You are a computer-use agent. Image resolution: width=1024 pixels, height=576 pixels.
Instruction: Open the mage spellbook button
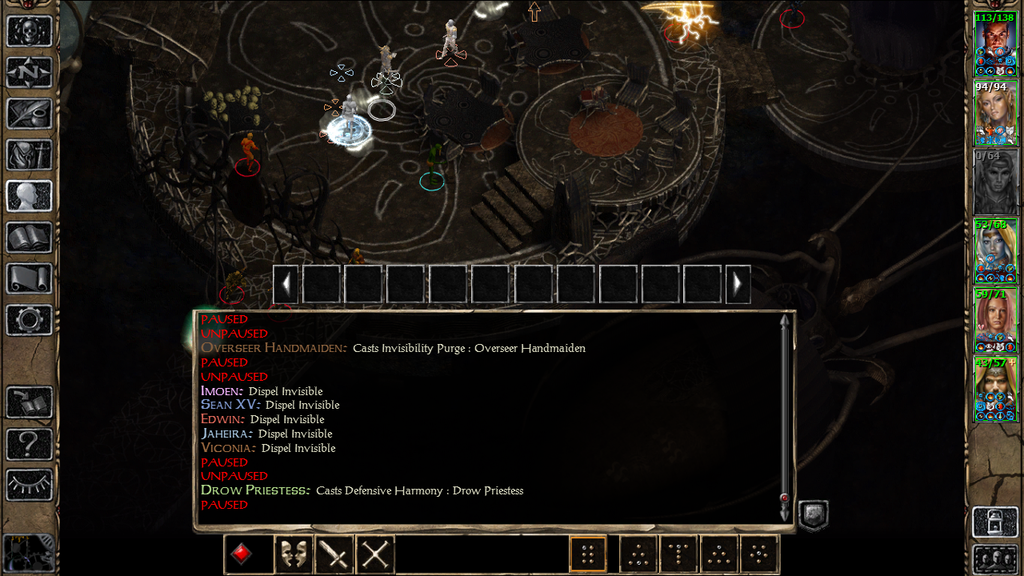point(28,237)
